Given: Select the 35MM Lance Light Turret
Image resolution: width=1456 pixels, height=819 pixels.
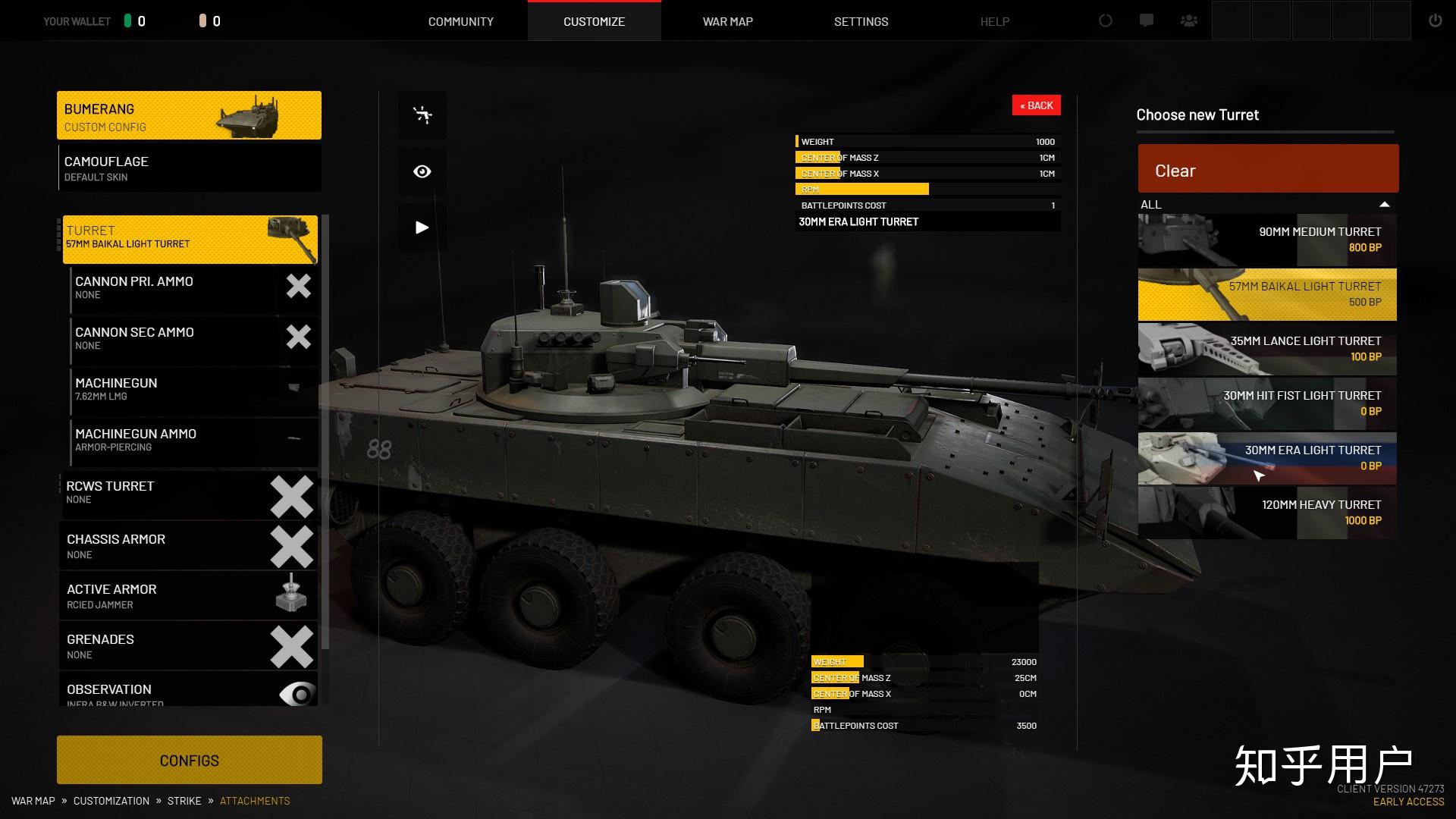Looking at the screenshot, I should click(x=1266, y=349).
